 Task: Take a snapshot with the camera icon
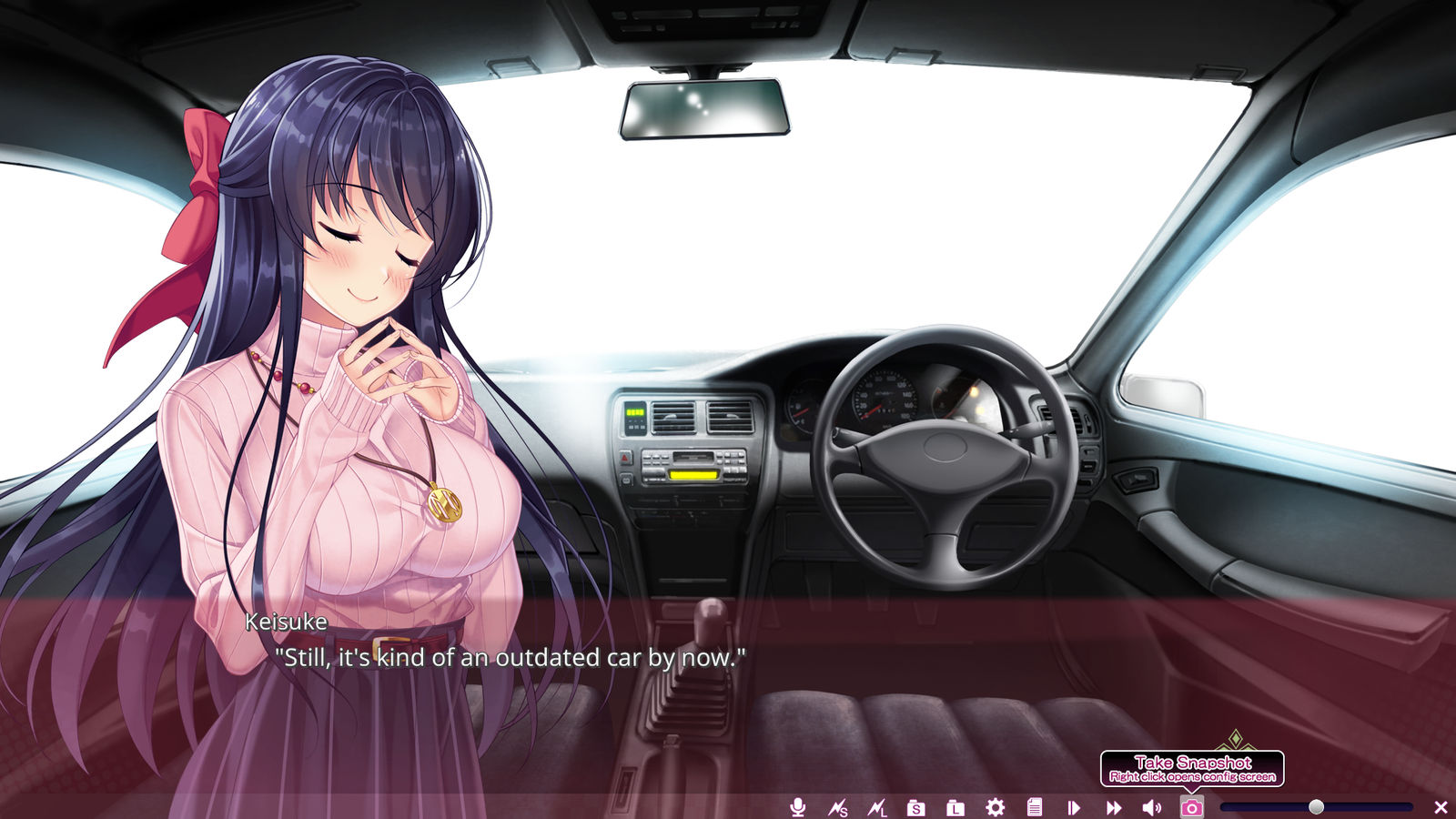1192,807
